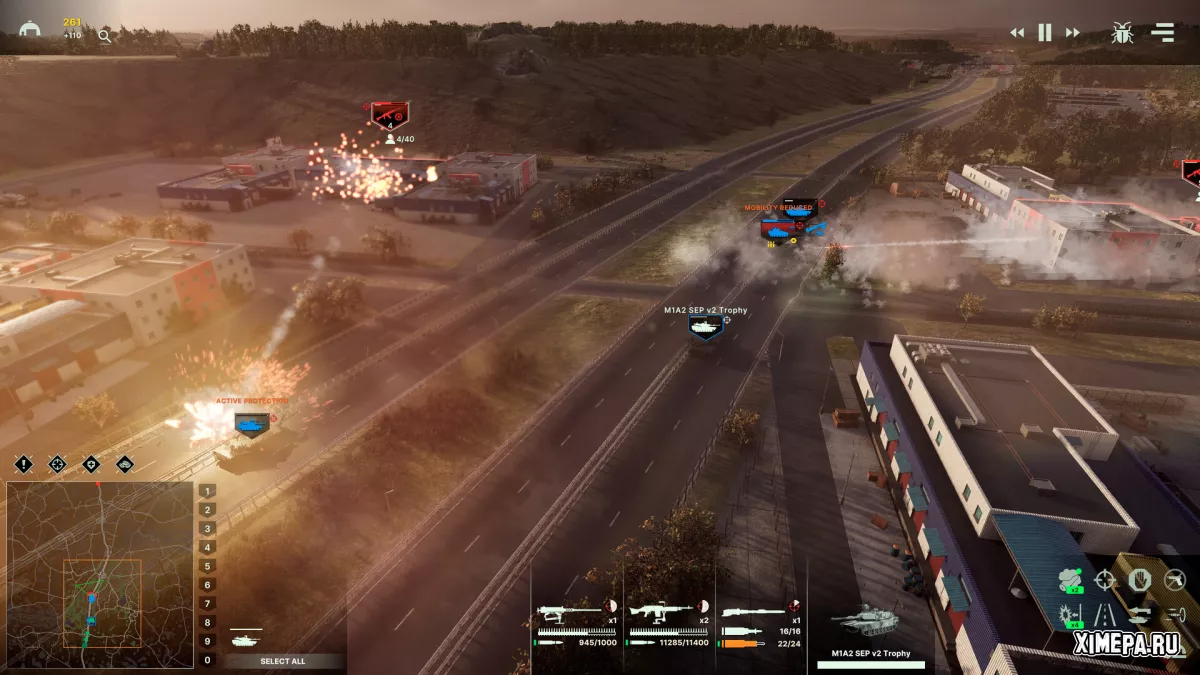Open the bug report icon

coord(1122,33)
